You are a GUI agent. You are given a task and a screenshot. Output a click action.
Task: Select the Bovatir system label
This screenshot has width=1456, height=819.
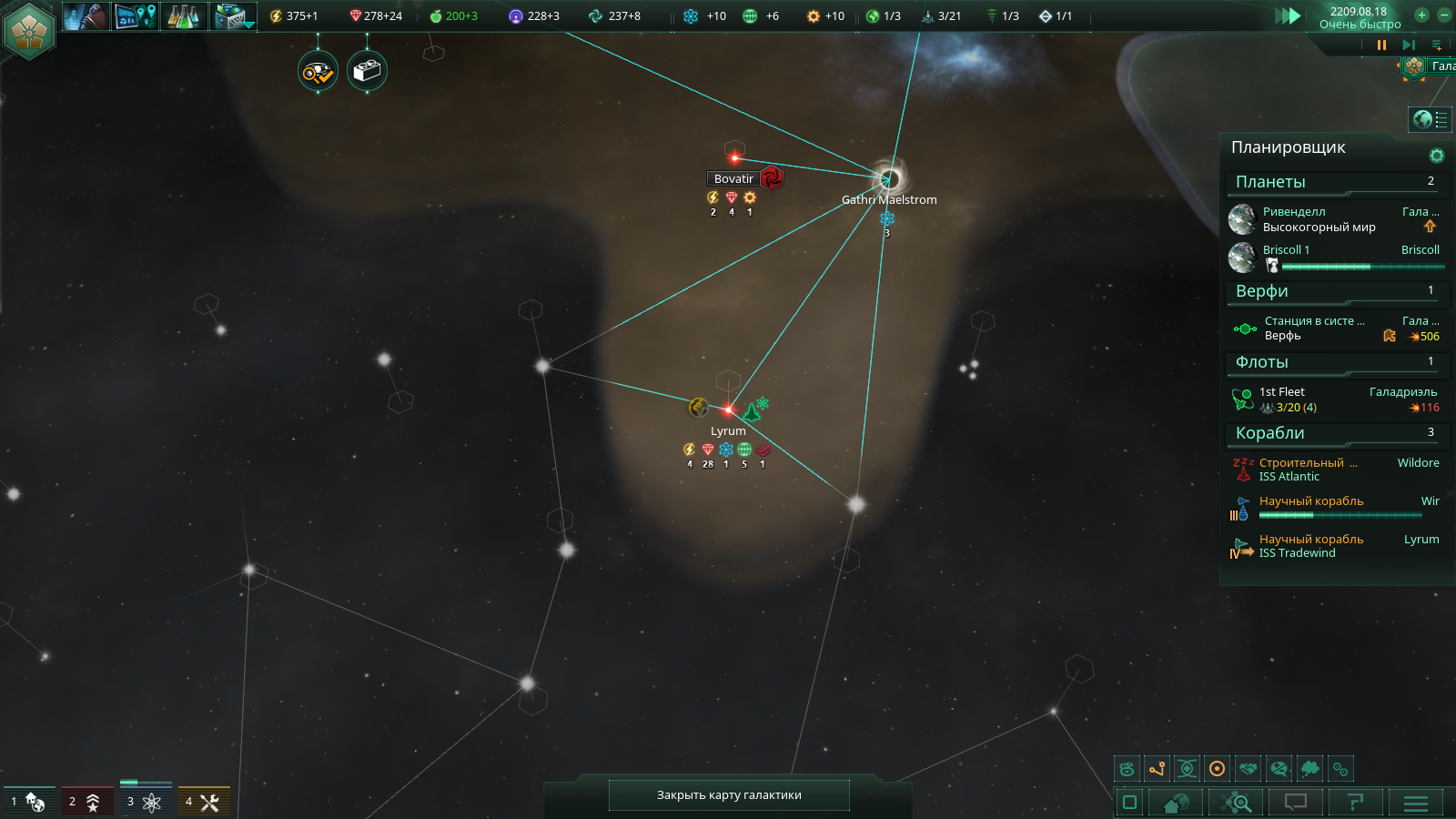point(733,179)
